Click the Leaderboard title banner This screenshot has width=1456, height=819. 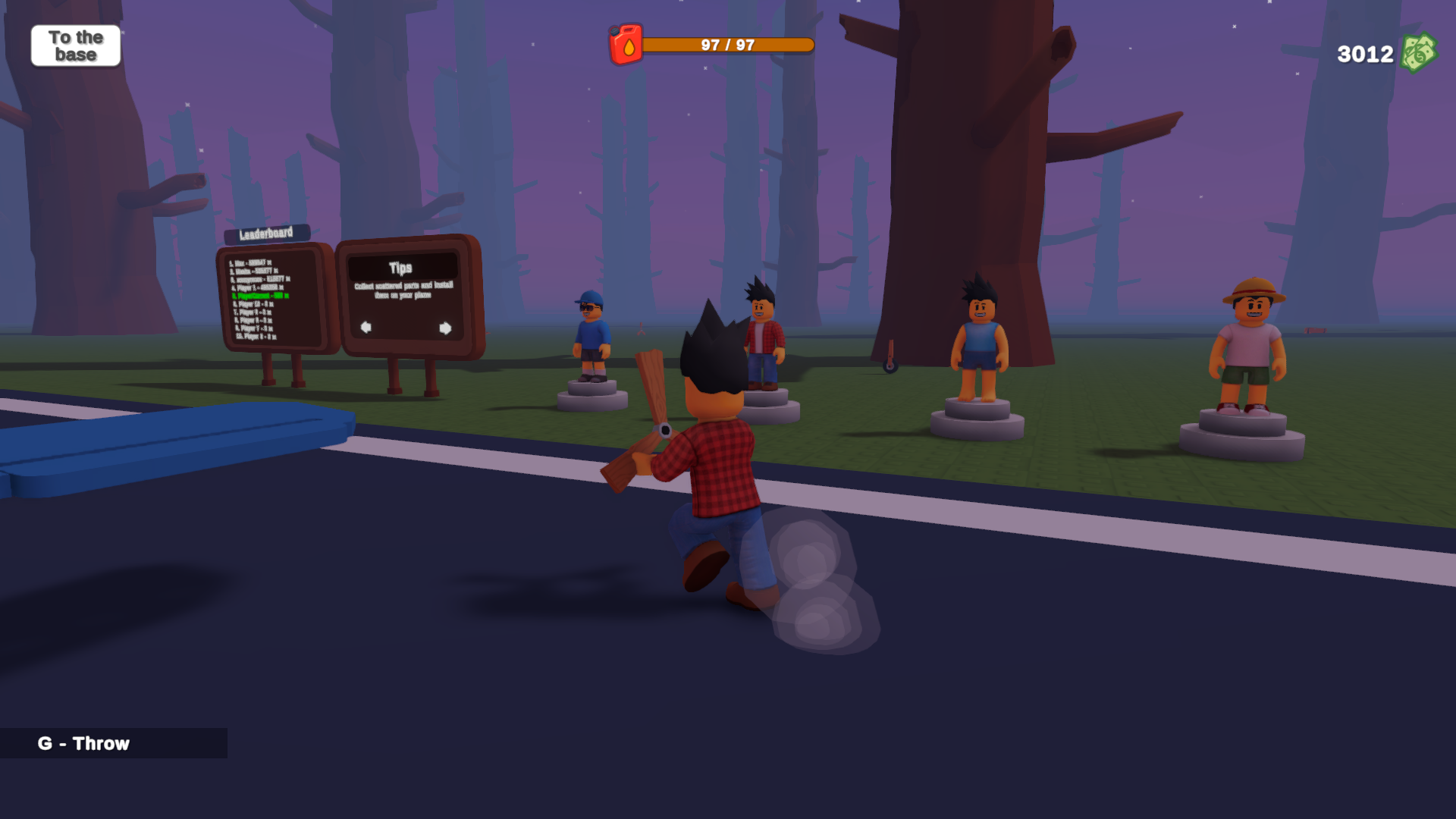pos(266,234)
